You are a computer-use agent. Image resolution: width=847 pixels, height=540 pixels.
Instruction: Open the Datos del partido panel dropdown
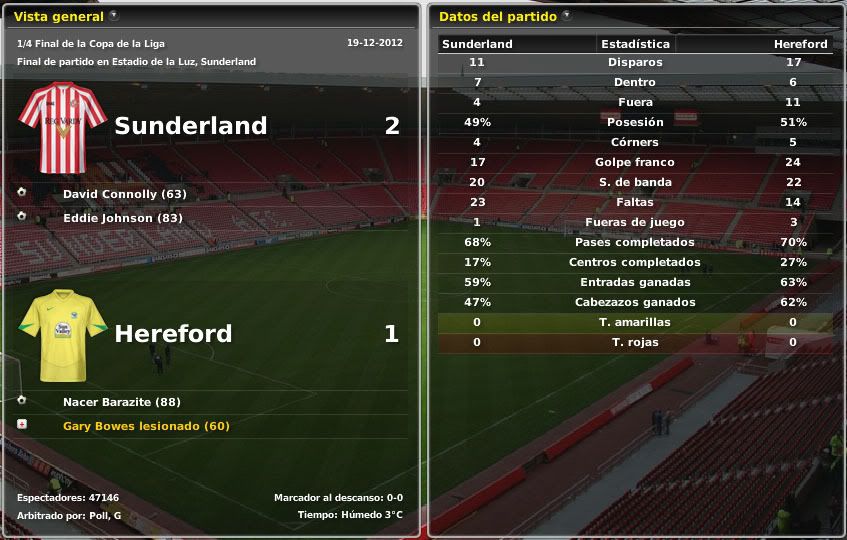[567, 16]
